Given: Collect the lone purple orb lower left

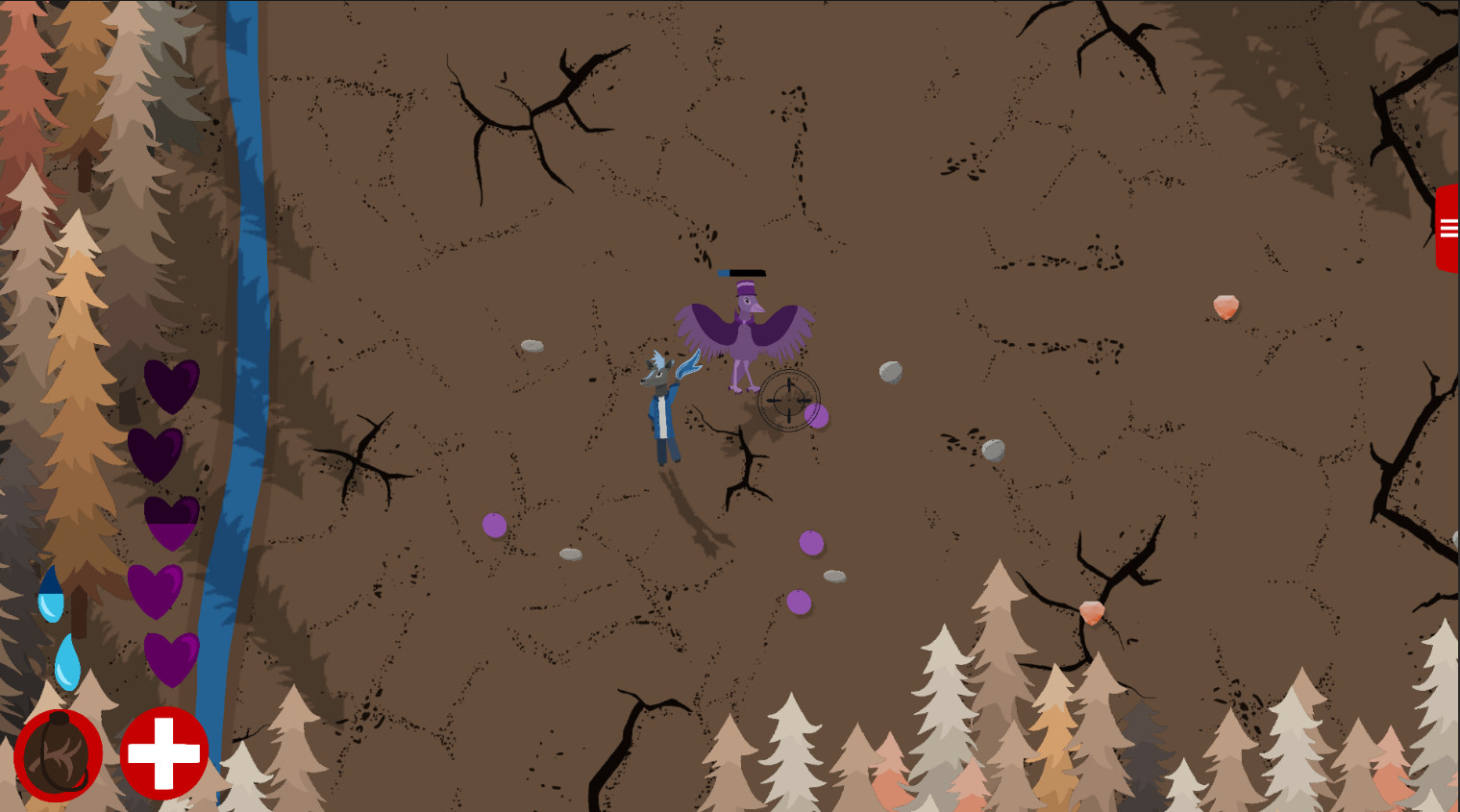Looking at the screenshot, I should [x=493, y=526].
